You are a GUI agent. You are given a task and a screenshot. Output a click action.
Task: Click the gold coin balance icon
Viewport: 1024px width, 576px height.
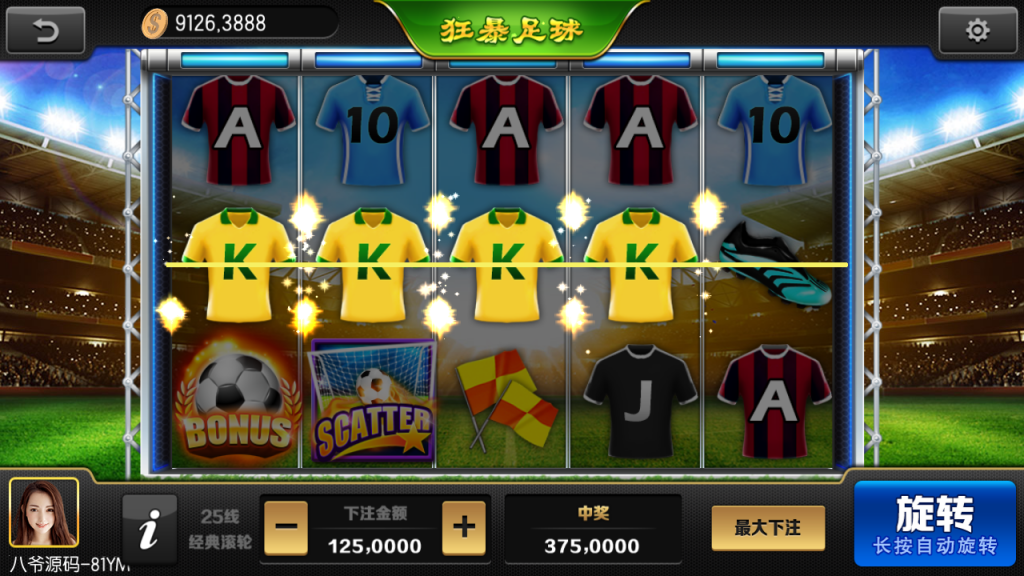(154, 23)
